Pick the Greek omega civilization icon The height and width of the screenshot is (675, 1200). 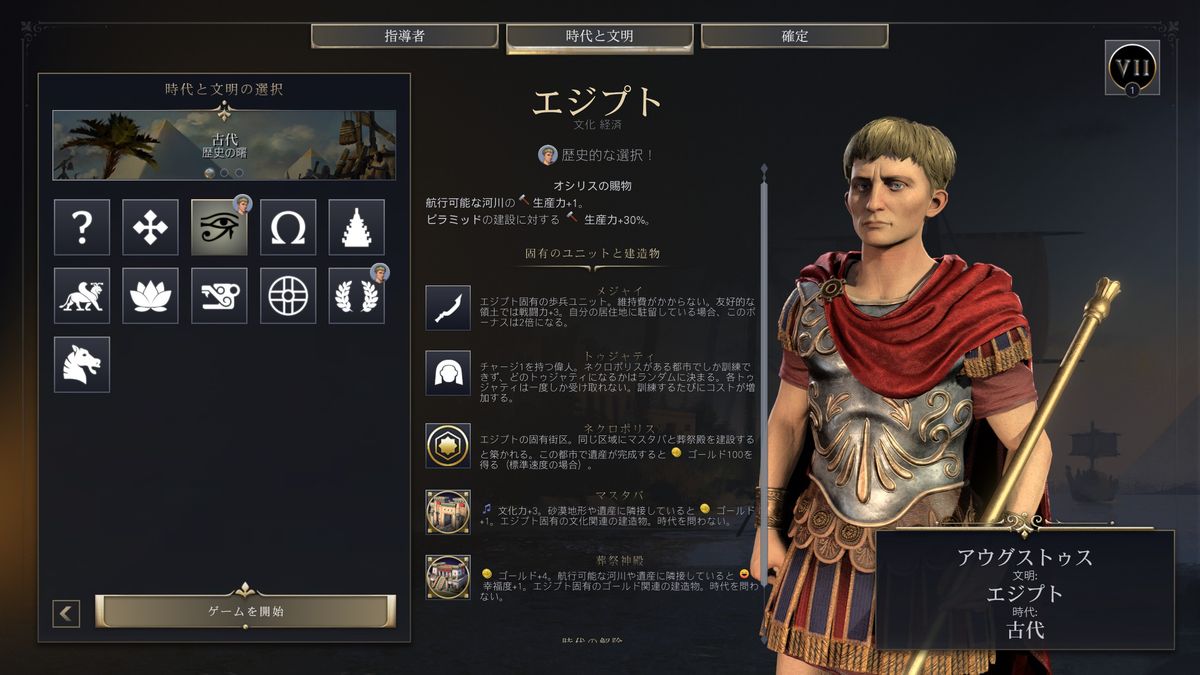tap(288, 227)
